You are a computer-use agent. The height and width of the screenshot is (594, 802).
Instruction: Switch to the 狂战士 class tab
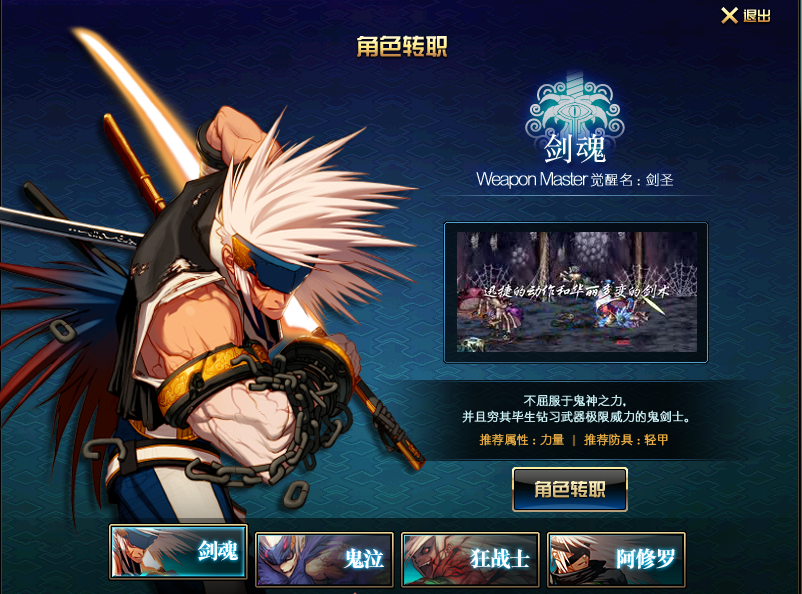tap(470, 558)
